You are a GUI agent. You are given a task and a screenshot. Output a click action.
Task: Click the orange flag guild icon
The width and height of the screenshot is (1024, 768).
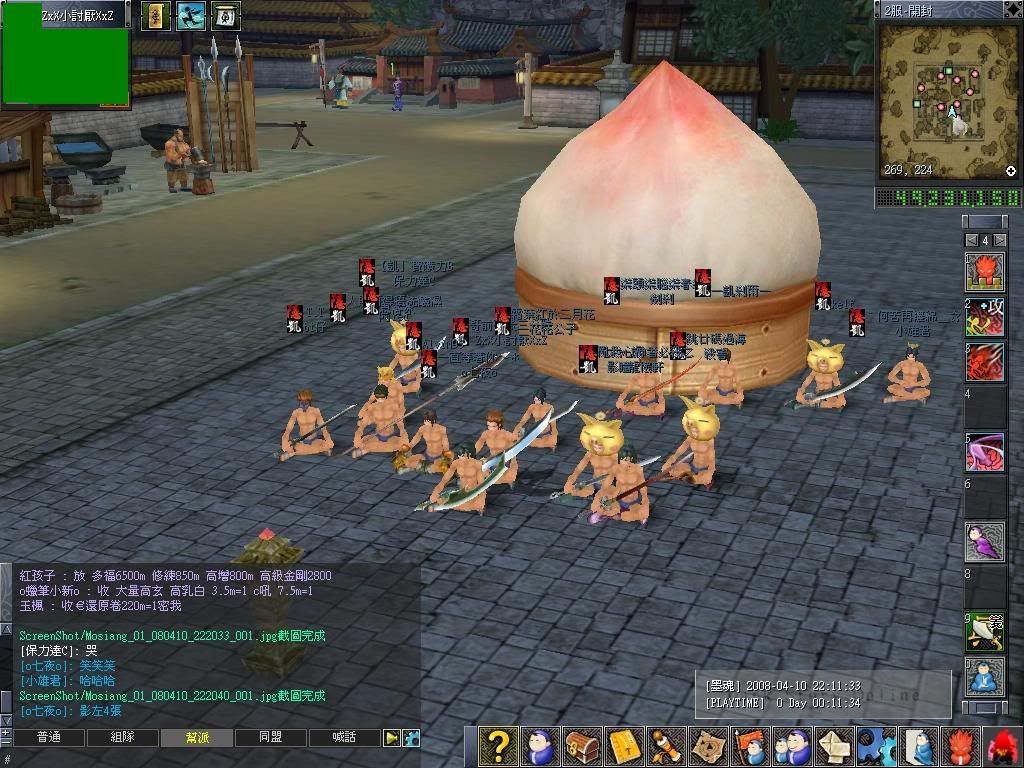click(x=750, y=747)
